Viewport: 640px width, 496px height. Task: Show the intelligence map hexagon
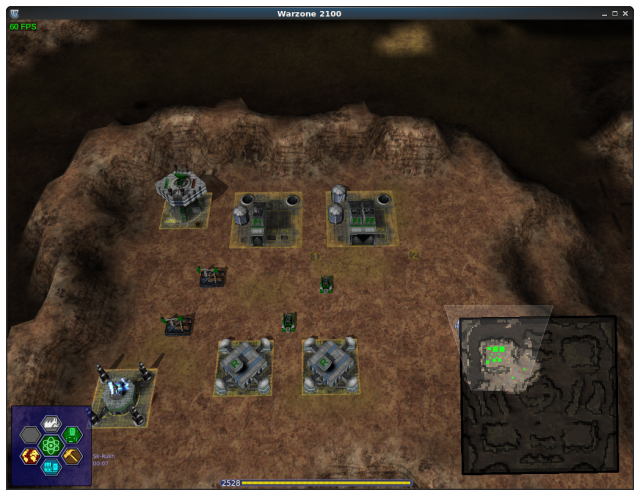click(30, 456)
